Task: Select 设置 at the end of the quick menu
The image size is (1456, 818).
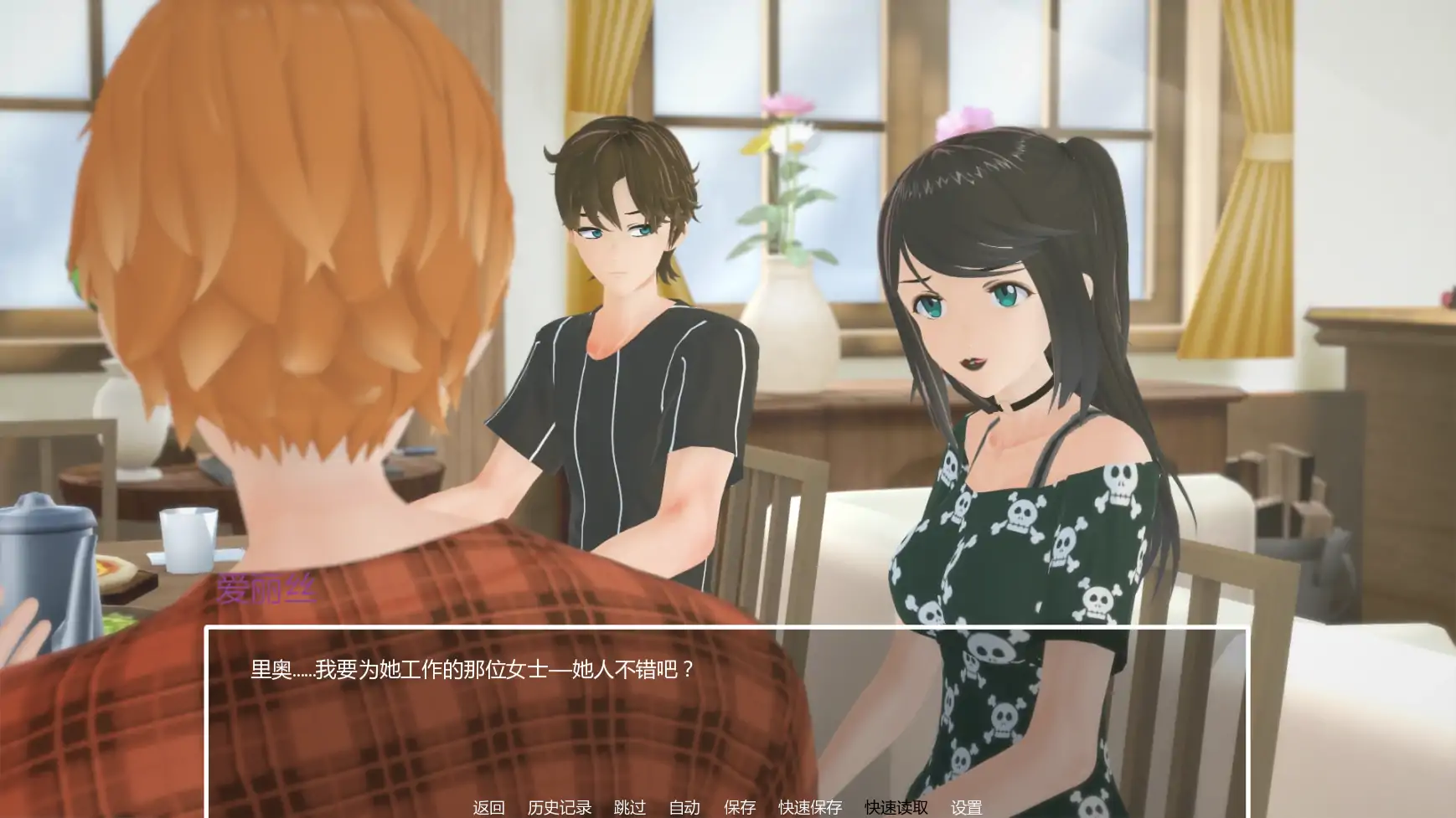Action: pos(967,808)
